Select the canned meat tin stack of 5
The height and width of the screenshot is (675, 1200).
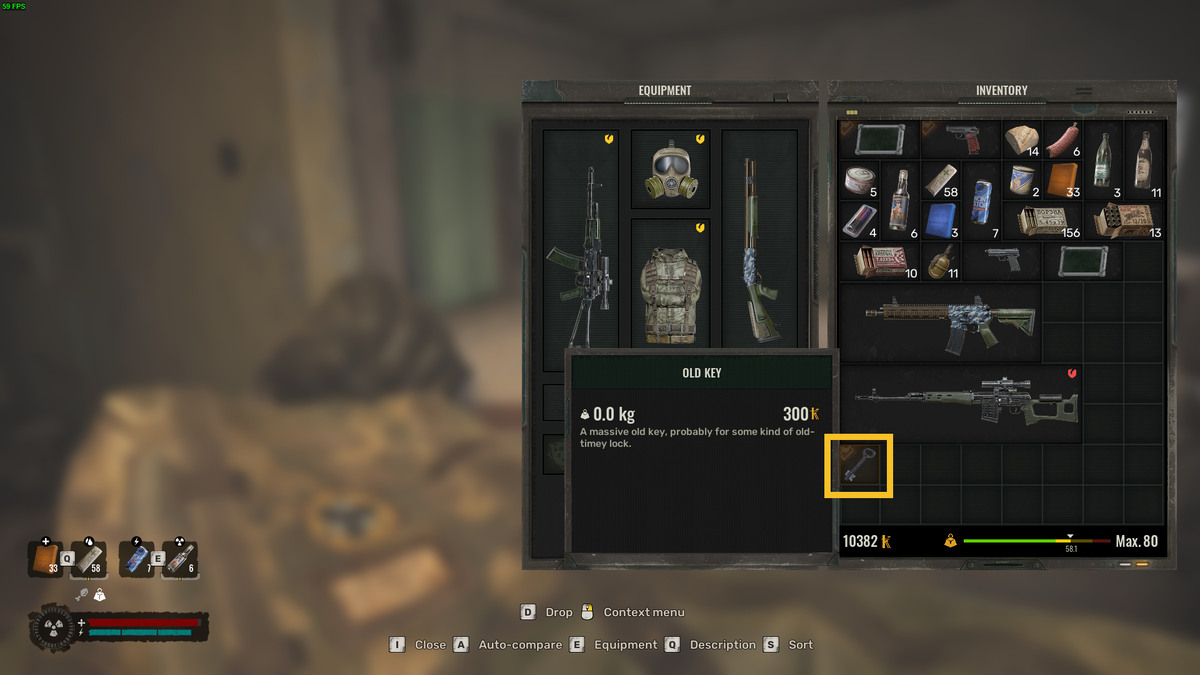(858, 181)
